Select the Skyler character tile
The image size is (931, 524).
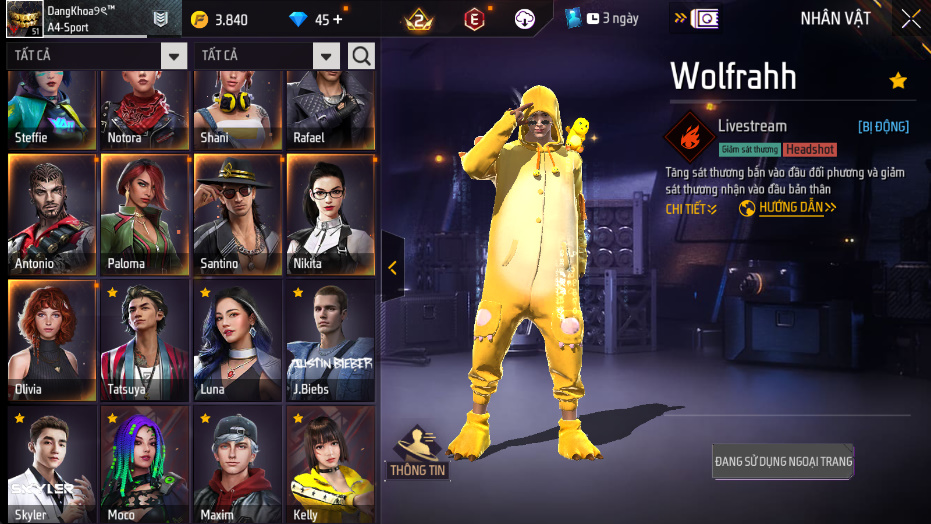(52, 464)
